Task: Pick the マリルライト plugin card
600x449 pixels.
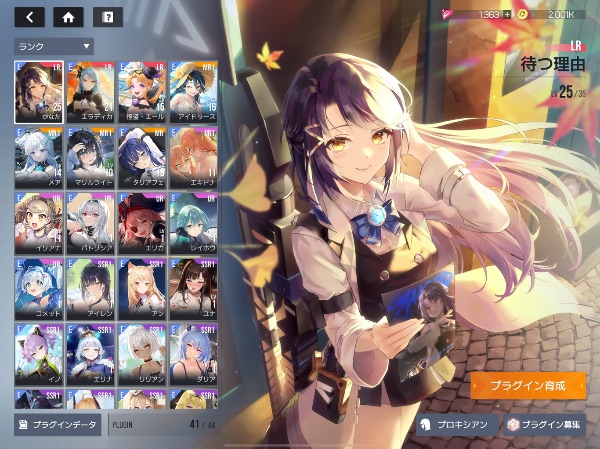Action: click(x=91, y=155)
